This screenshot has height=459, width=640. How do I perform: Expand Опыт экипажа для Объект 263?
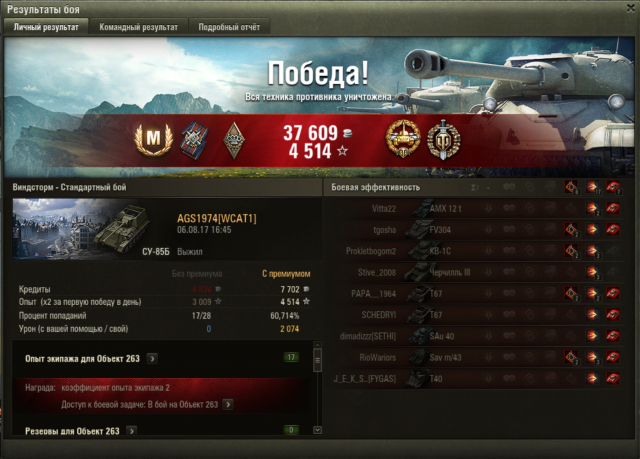click(x=151, y=357)
